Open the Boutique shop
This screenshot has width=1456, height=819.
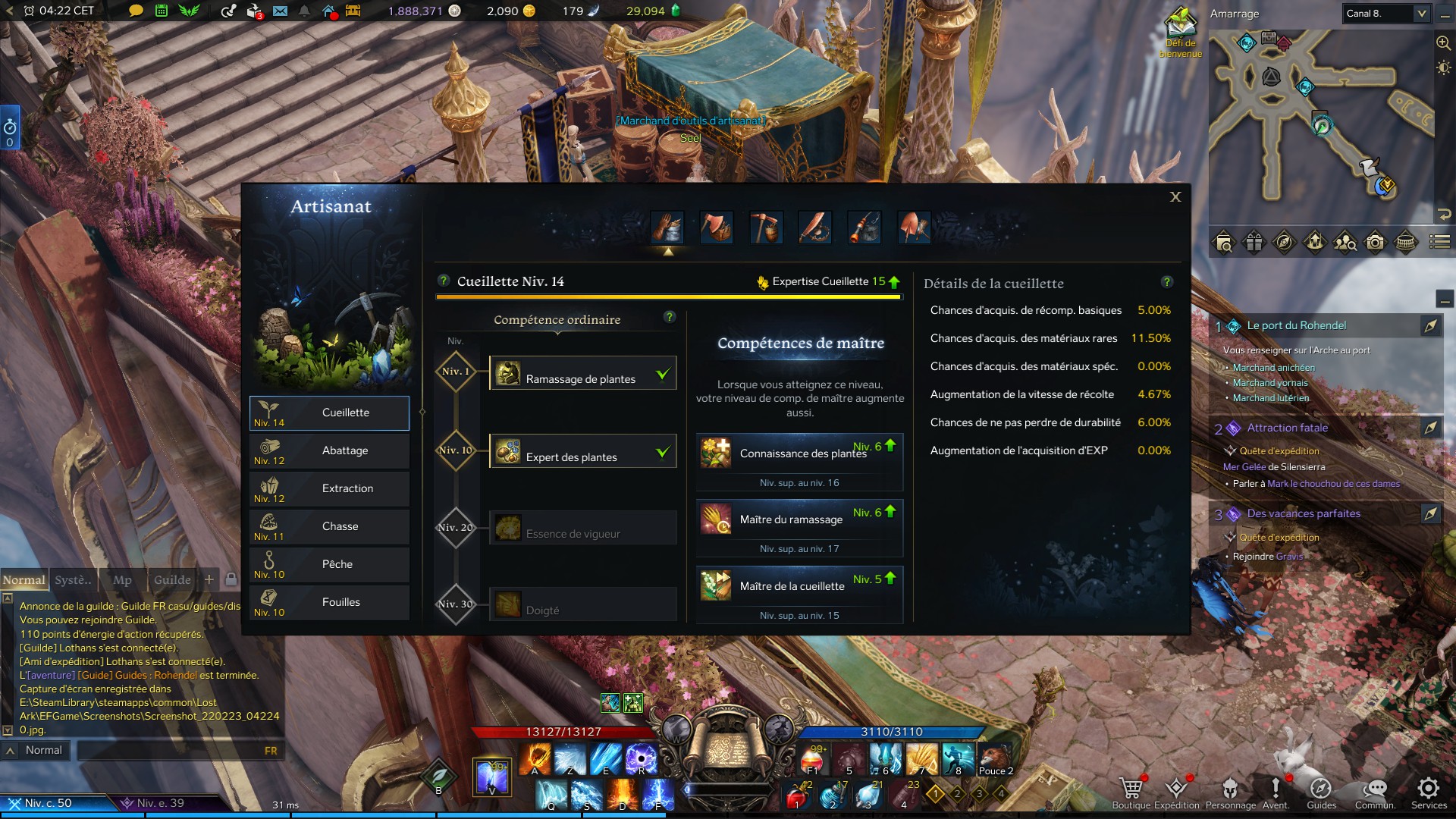pyautogui.click(x=1131, y=792)
